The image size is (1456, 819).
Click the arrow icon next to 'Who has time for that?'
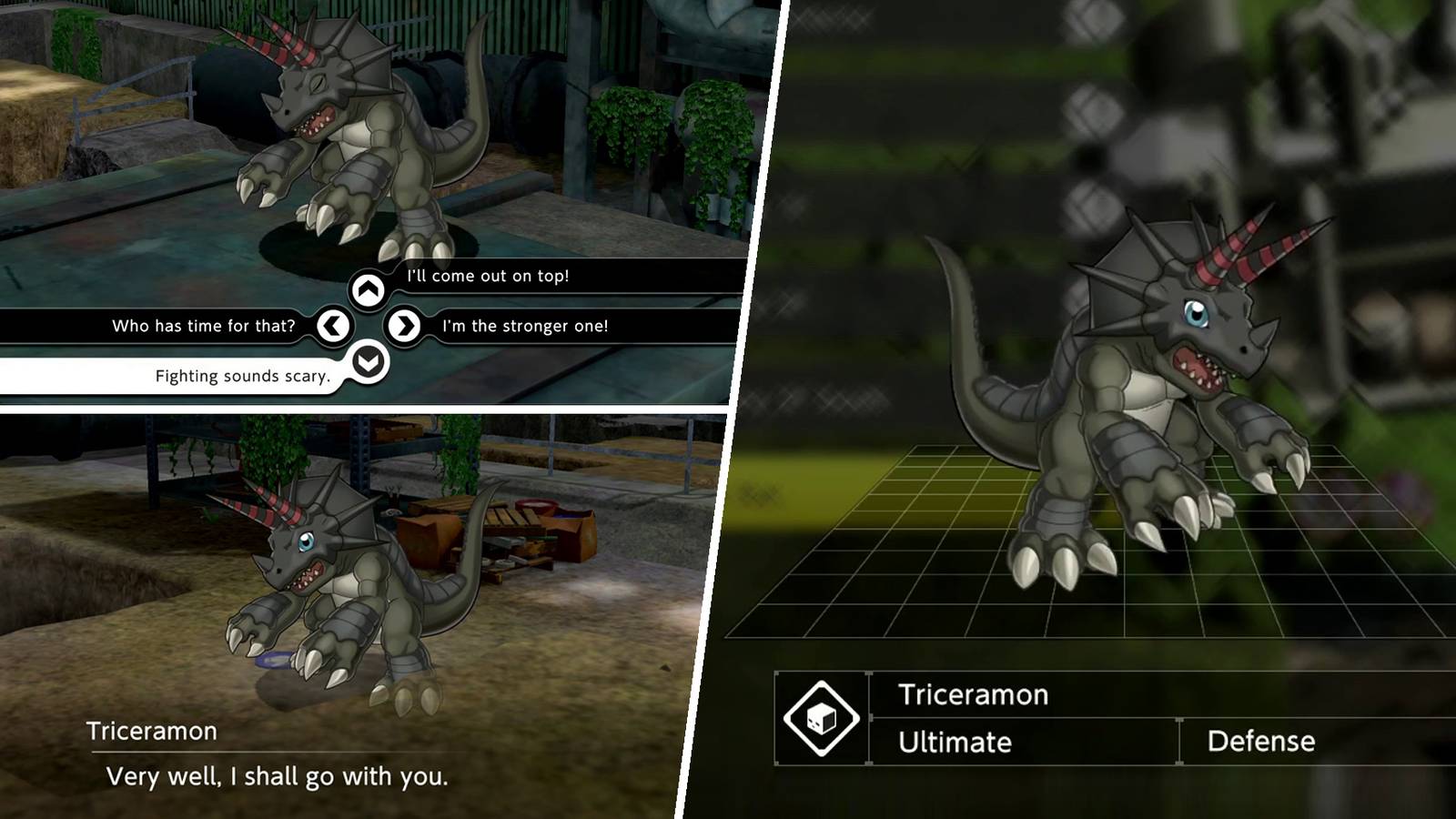(x=334, y=325)
